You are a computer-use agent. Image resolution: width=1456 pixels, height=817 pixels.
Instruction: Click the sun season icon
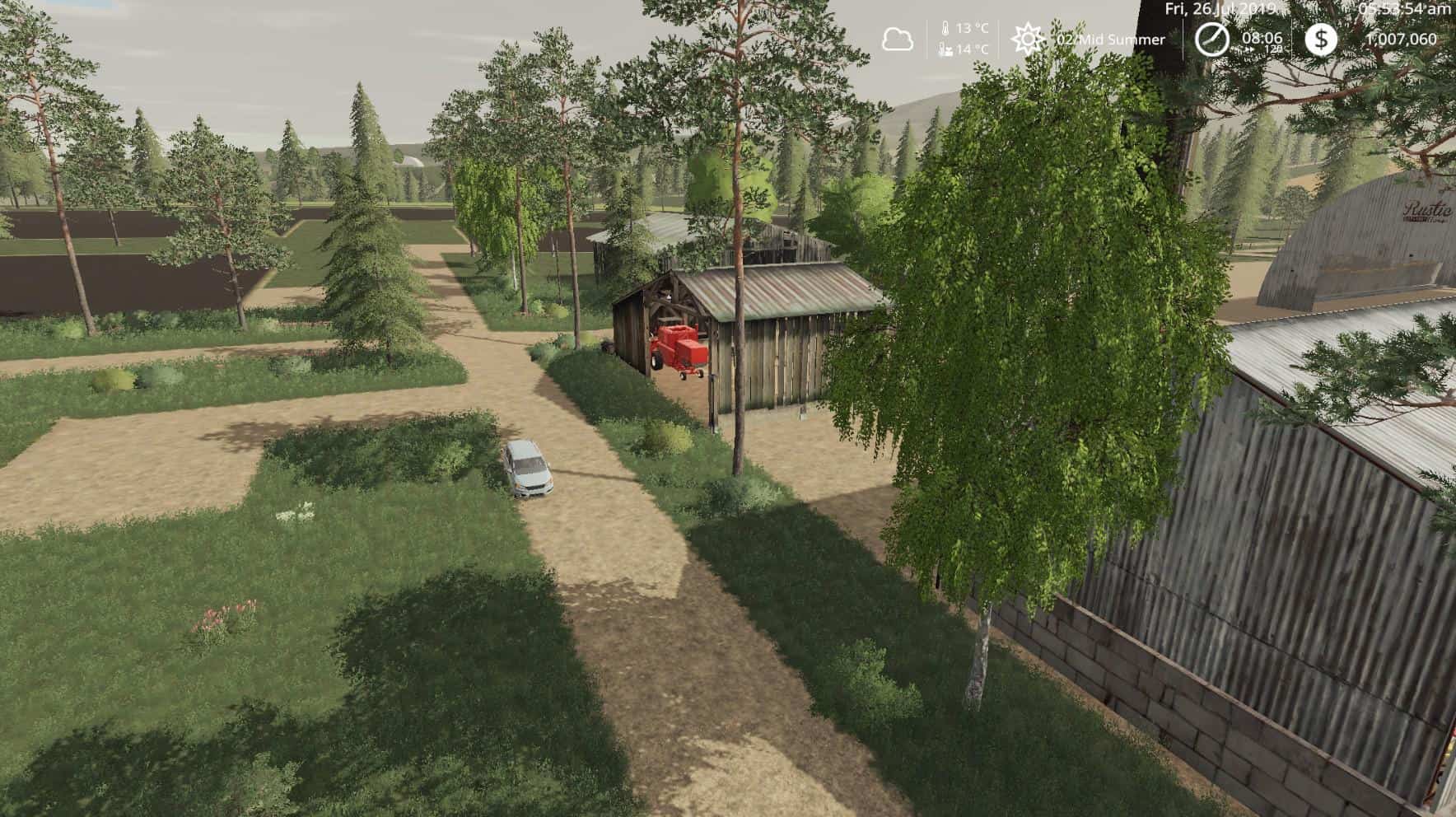pyautogui.click(x=1028, y=38)
